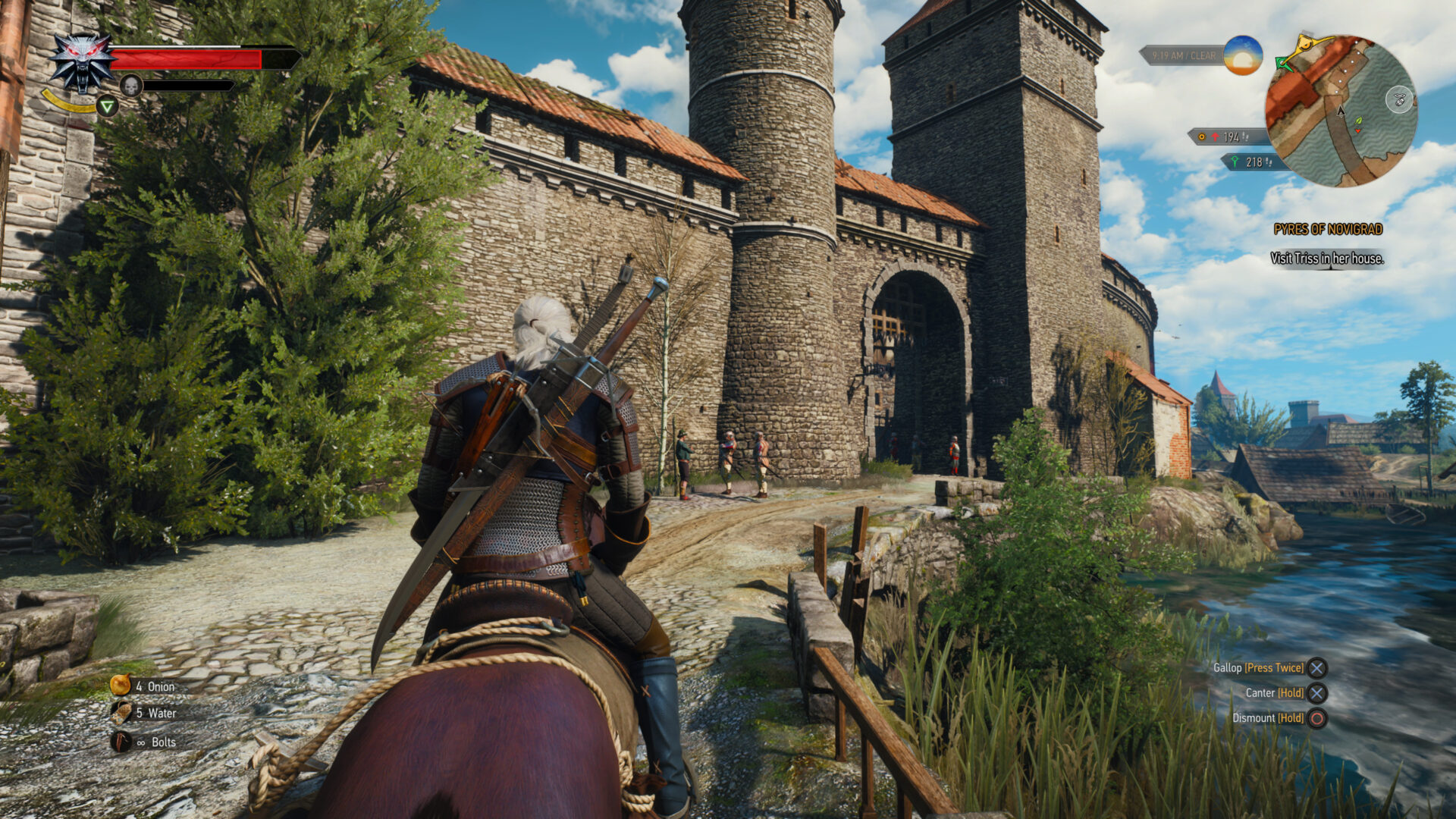This screenshot has width=1456, height=819.
Task: Click Geralt's red health bar
Action: (x=184, y=58)
